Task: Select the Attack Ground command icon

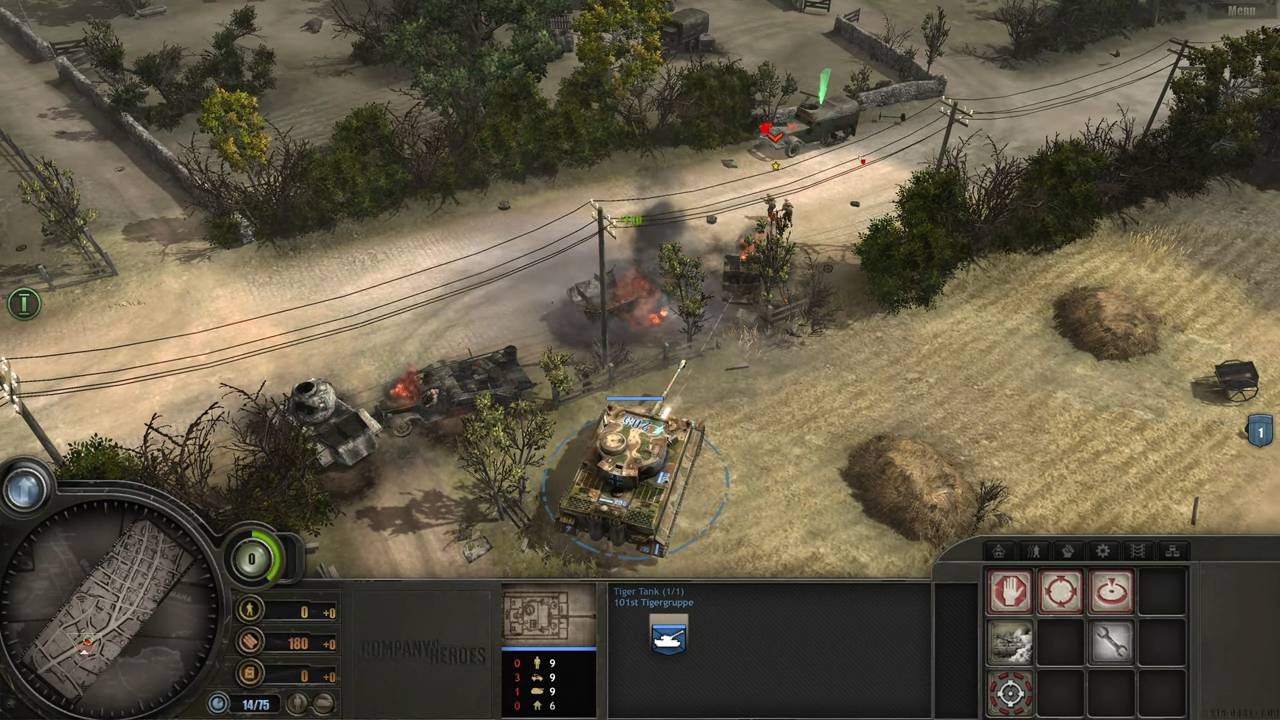Action: click(1111, 591)
